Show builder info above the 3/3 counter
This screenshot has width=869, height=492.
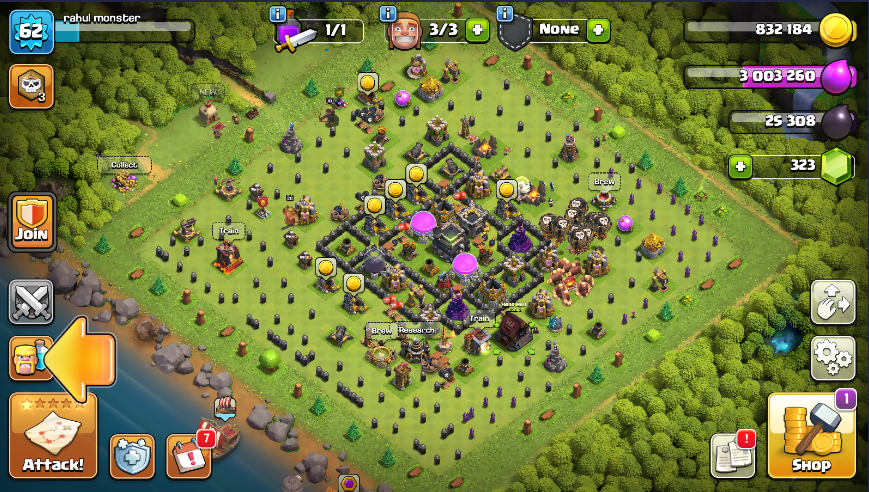pos(389,14)
